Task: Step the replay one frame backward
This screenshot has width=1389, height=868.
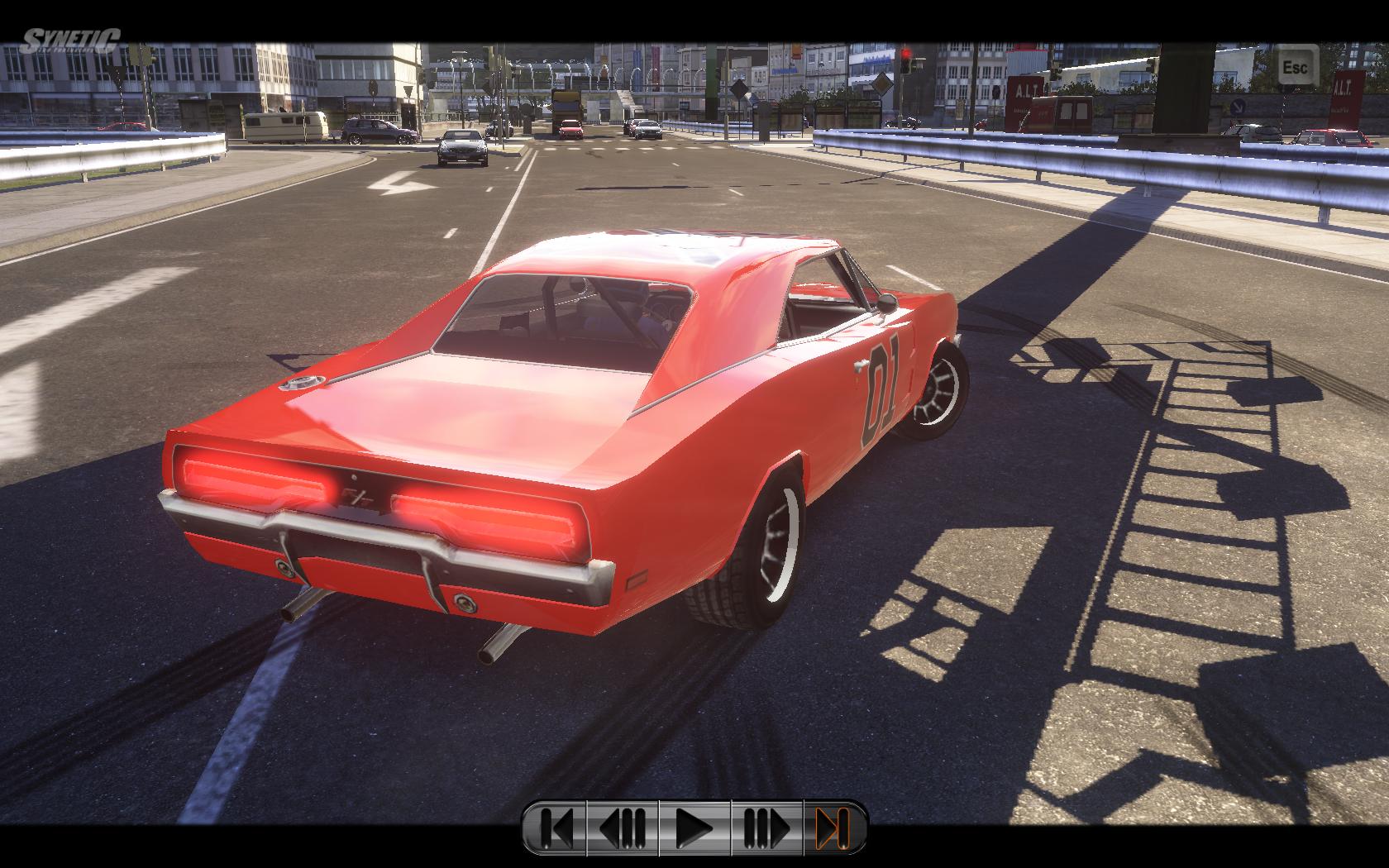Action: [622, 827]
